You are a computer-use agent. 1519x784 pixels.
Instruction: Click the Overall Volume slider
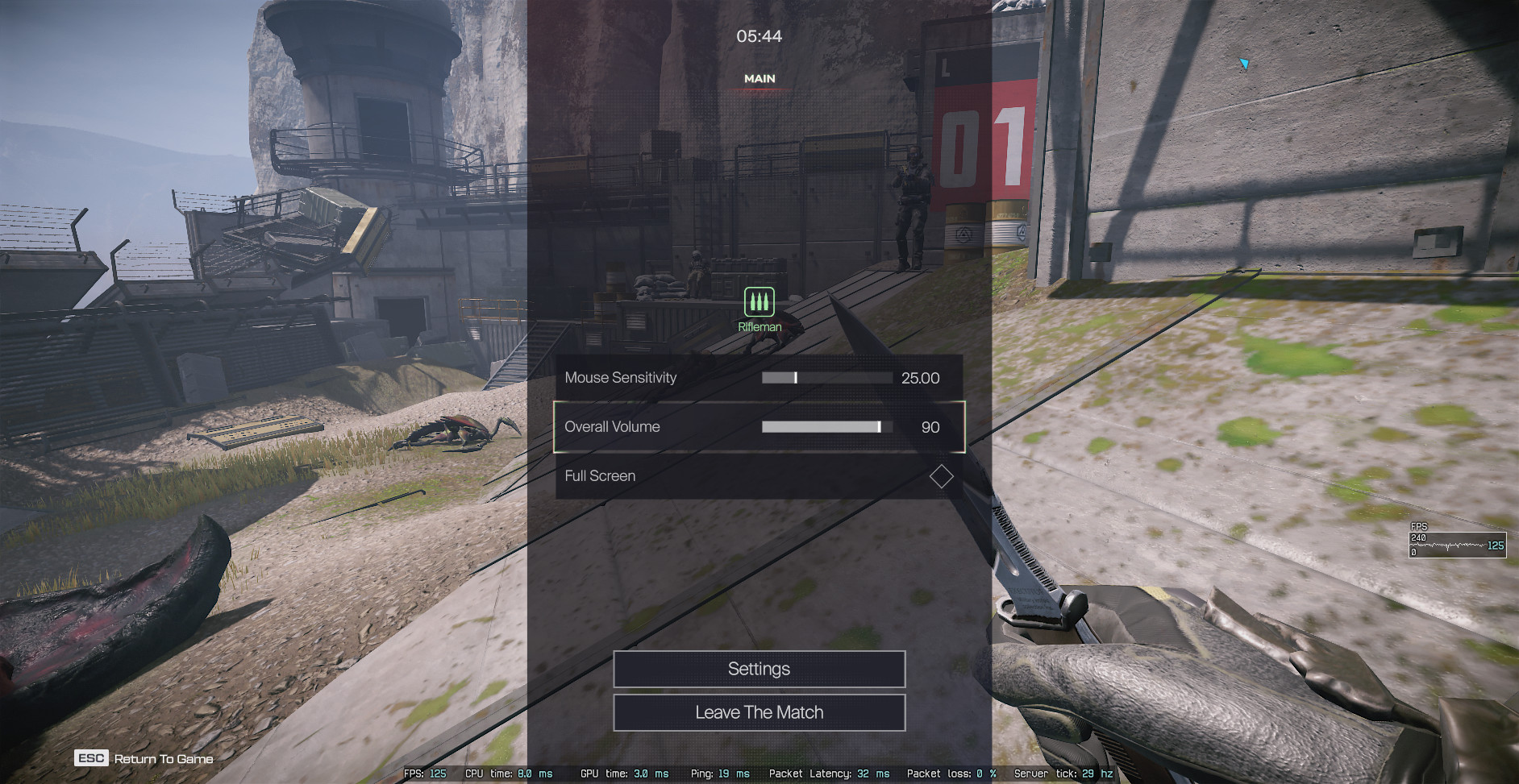click(x=826, y=427)
